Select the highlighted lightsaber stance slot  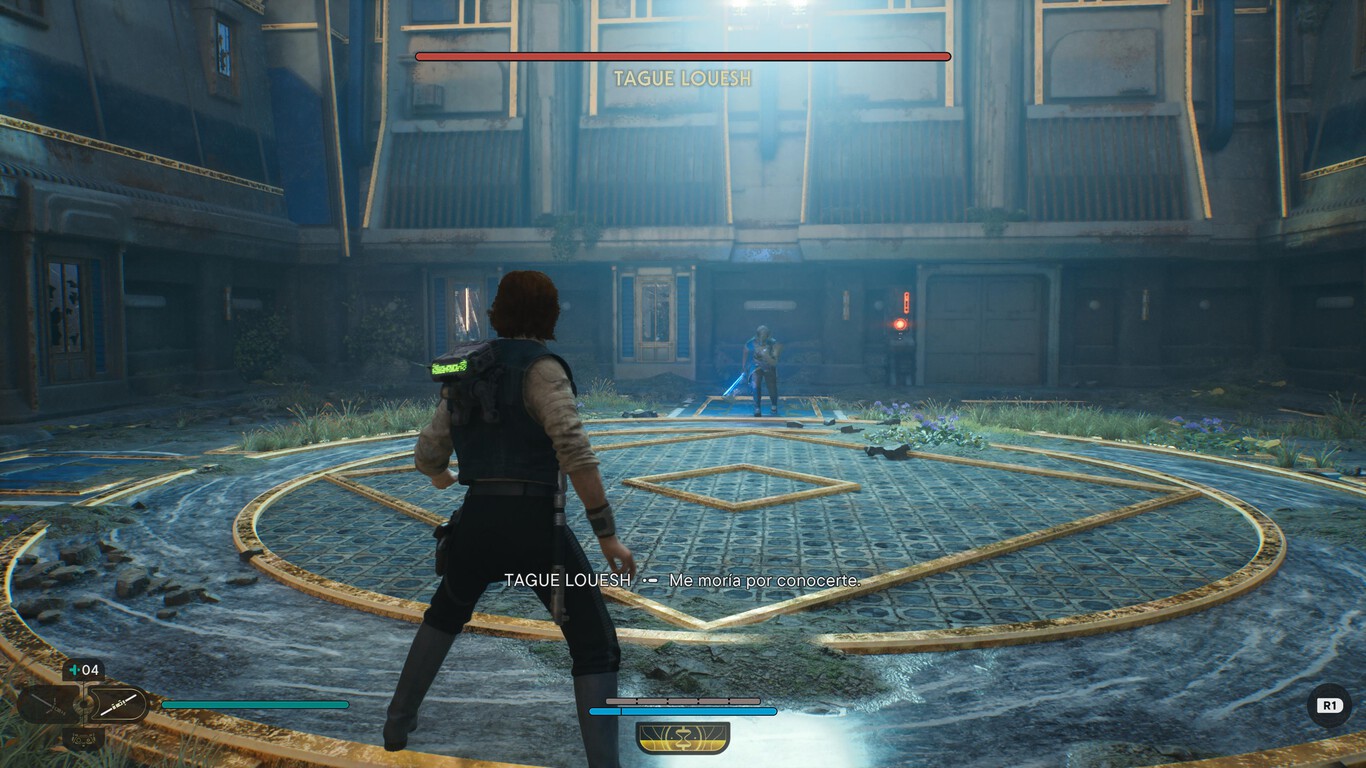click(117, 705)
